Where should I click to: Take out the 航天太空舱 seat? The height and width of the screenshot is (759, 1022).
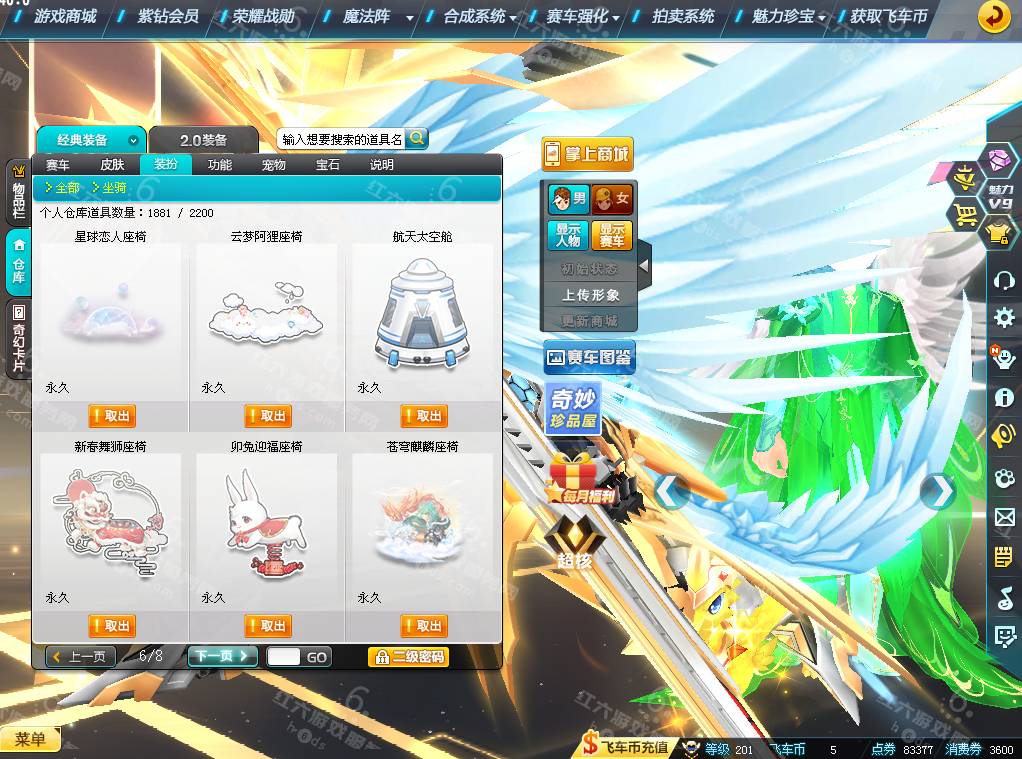(423, 416)
